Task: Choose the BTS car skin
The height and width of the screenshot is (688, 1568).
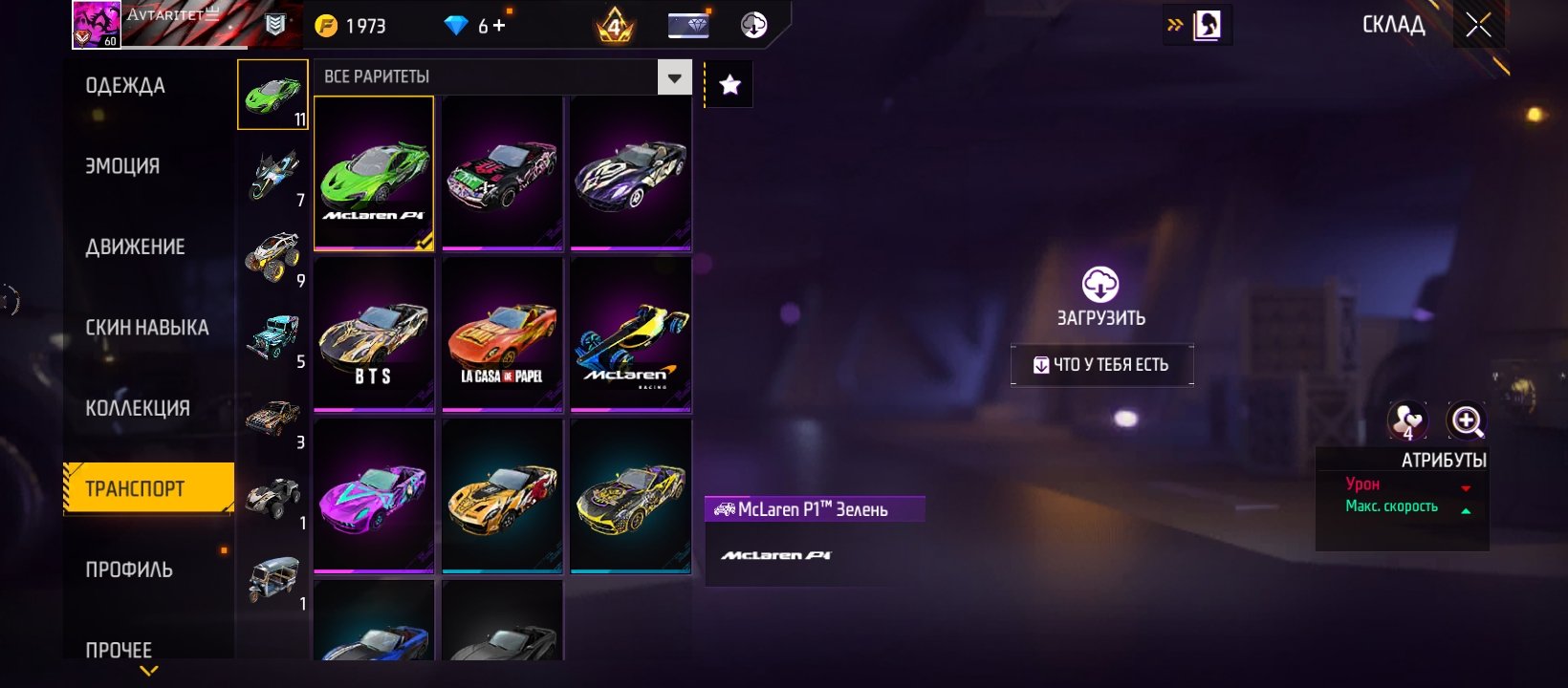Action: coord(374,334)
